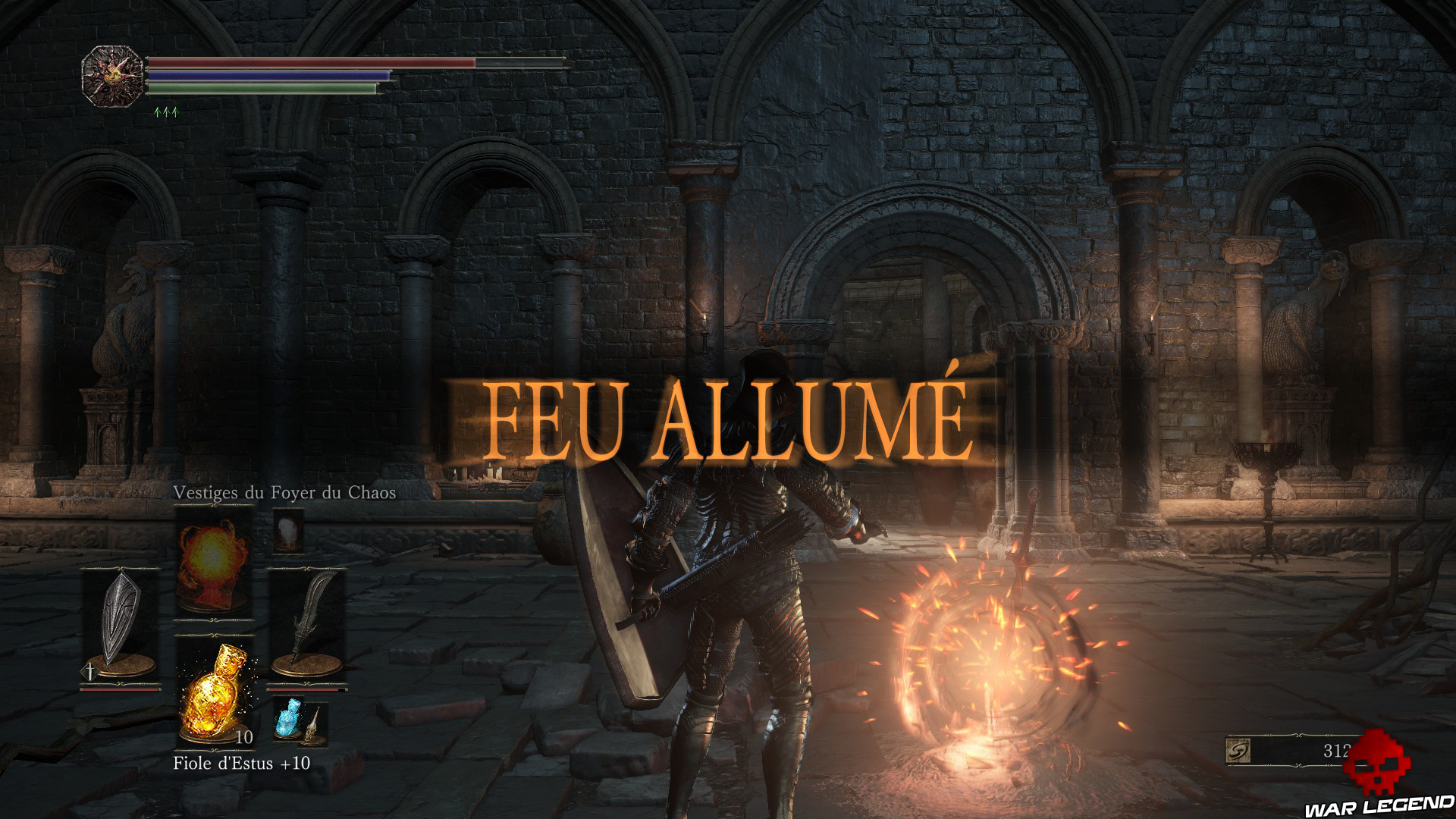Click the two-handed sword indicator beside the shield
The width and height of the screenshot is (1456, 819).
tap(90, 672)
